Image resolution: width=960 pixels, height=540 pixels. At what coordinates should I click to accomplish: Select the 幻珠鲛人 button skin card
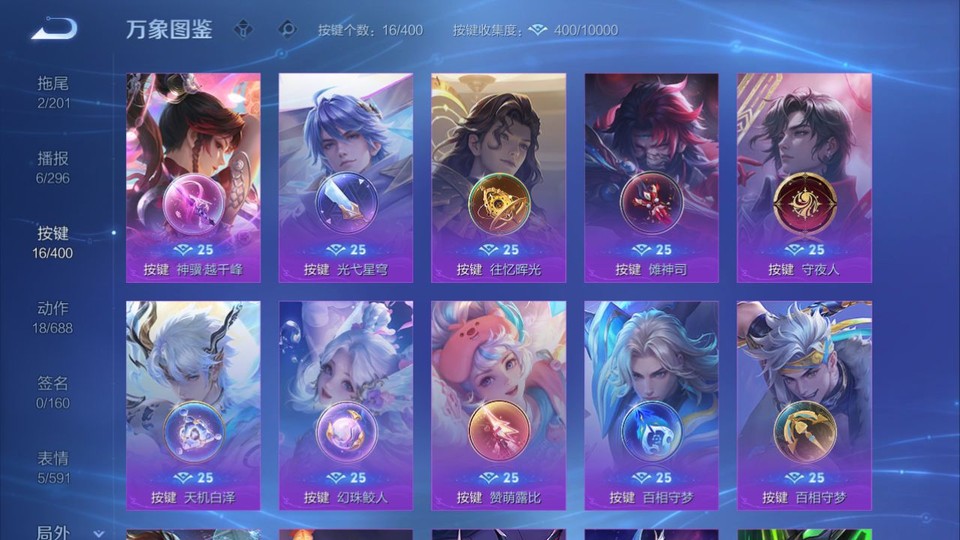(346, 405)
